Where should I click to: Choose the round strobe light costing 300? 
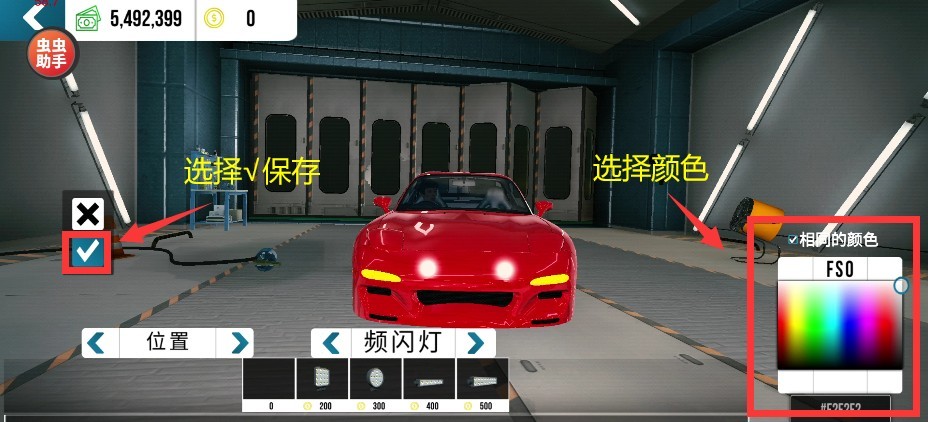pyautogui.click(x=377, y=381)
